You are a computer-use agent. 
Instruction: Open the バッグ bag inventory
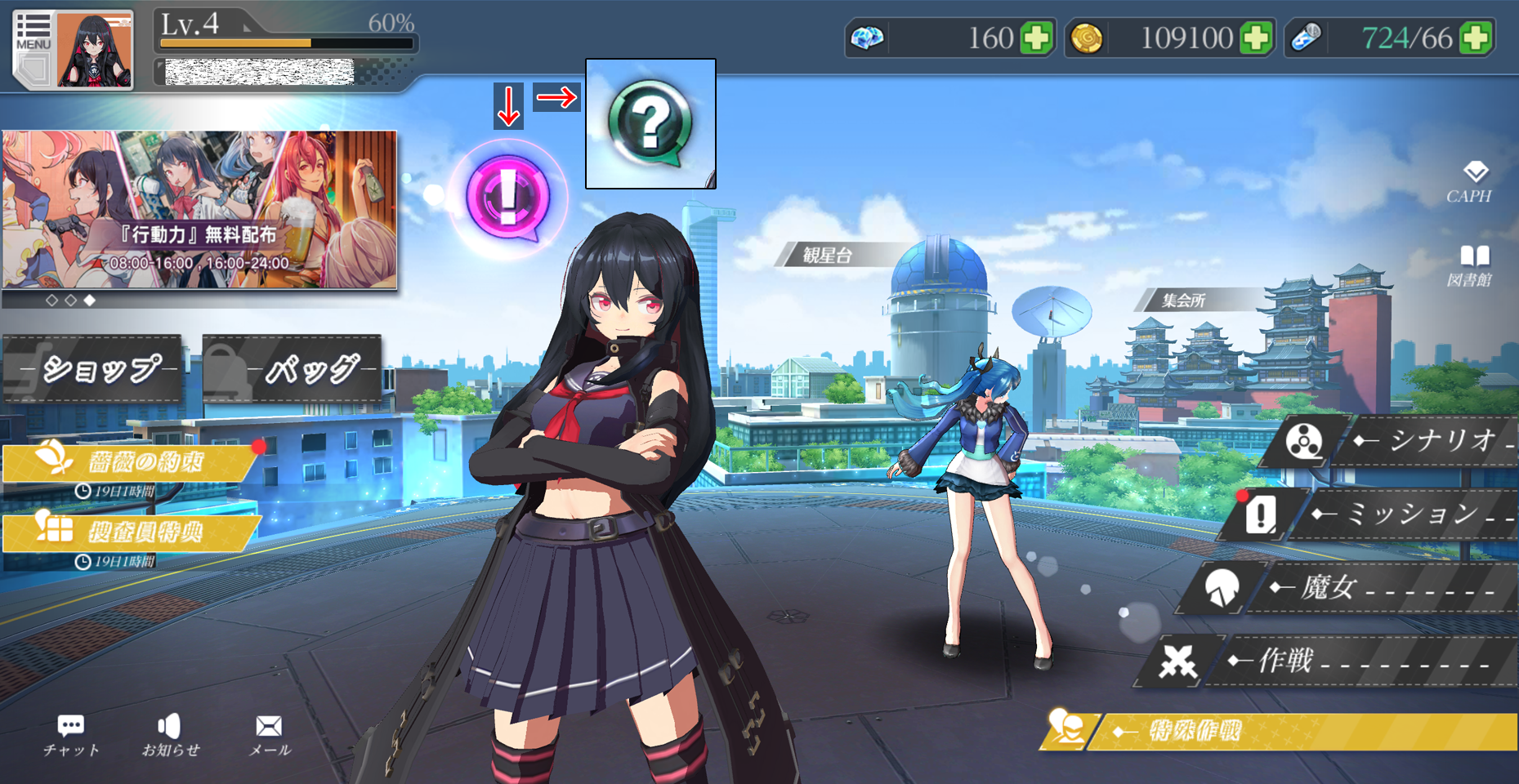[x=293, y=369]
